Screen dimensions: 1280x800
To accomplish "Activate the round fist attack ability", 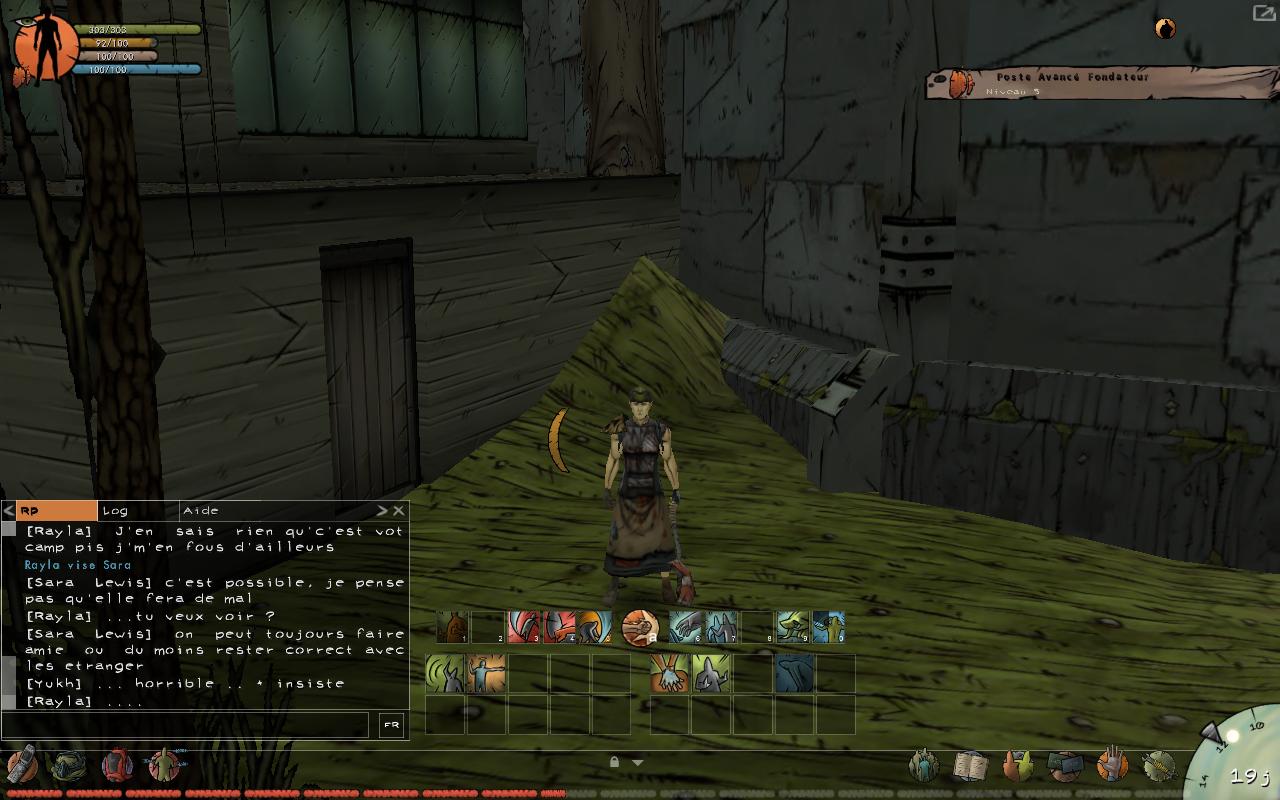I will [x=639, y=628].
